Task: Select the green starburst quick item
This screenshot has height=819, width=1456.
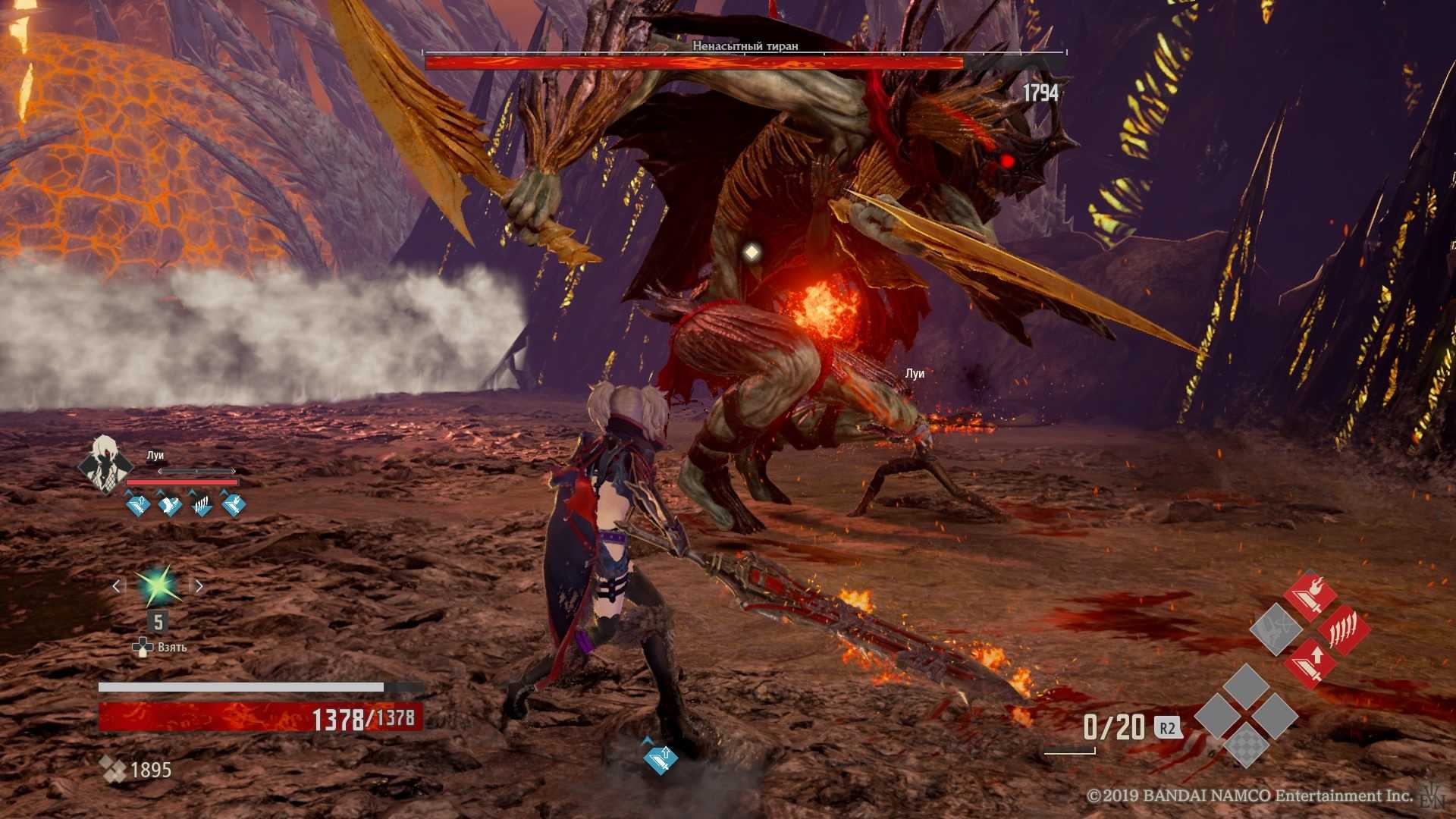Action: (158, 586)
